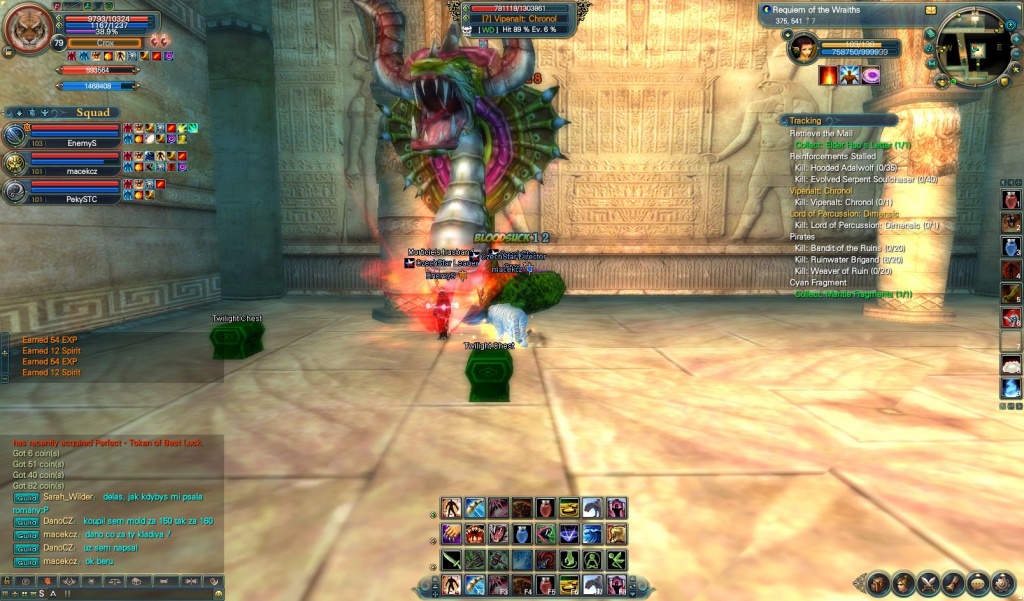Open the book icon beside the minimap
Viewport: 1024px width, 601px height.
coord(931,35)
